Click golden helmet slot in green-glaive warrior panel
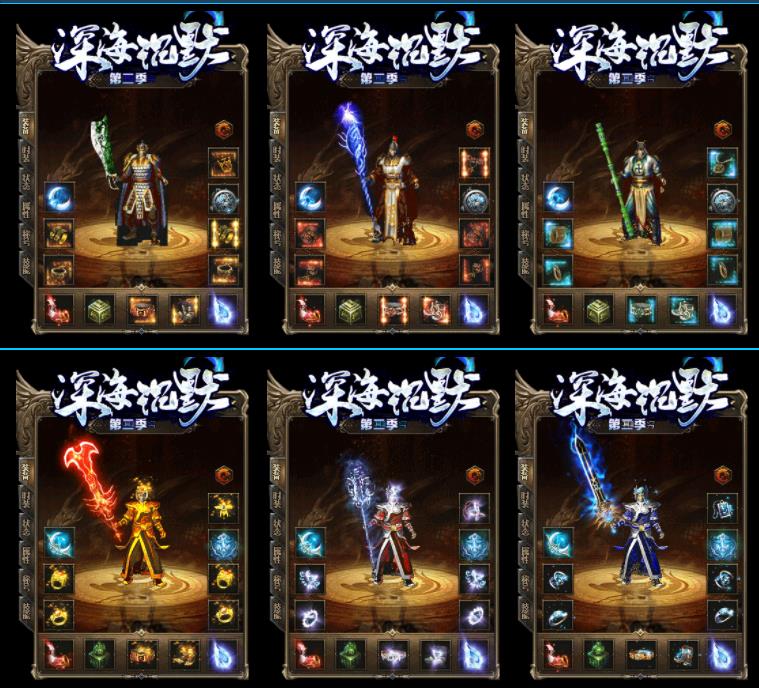Viewport: 759px width, 688px height. (x=222, y=164)
